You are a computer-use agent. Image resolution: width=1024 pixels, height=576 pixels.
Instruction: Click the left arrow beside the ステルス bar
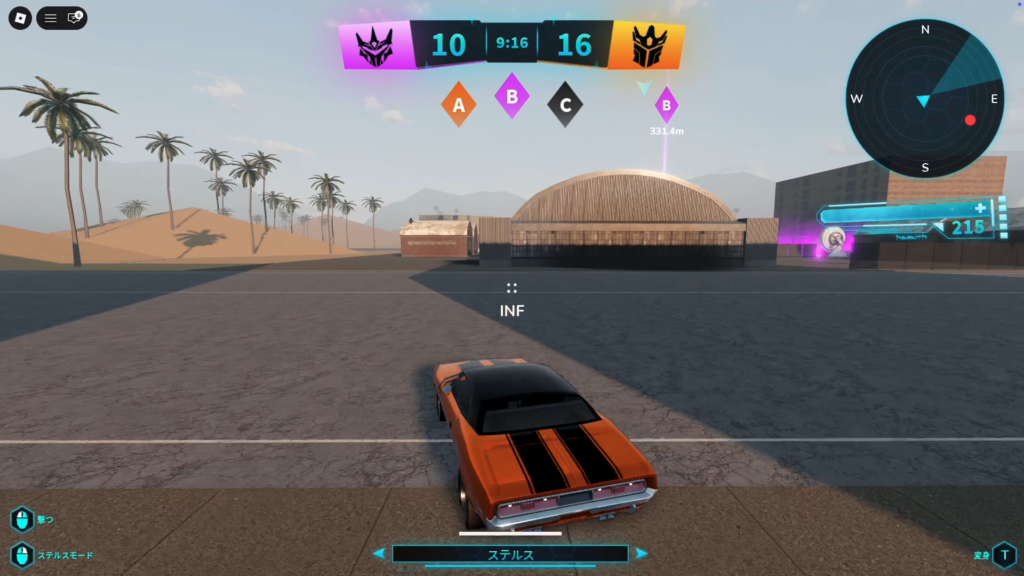tap(379, 553)
